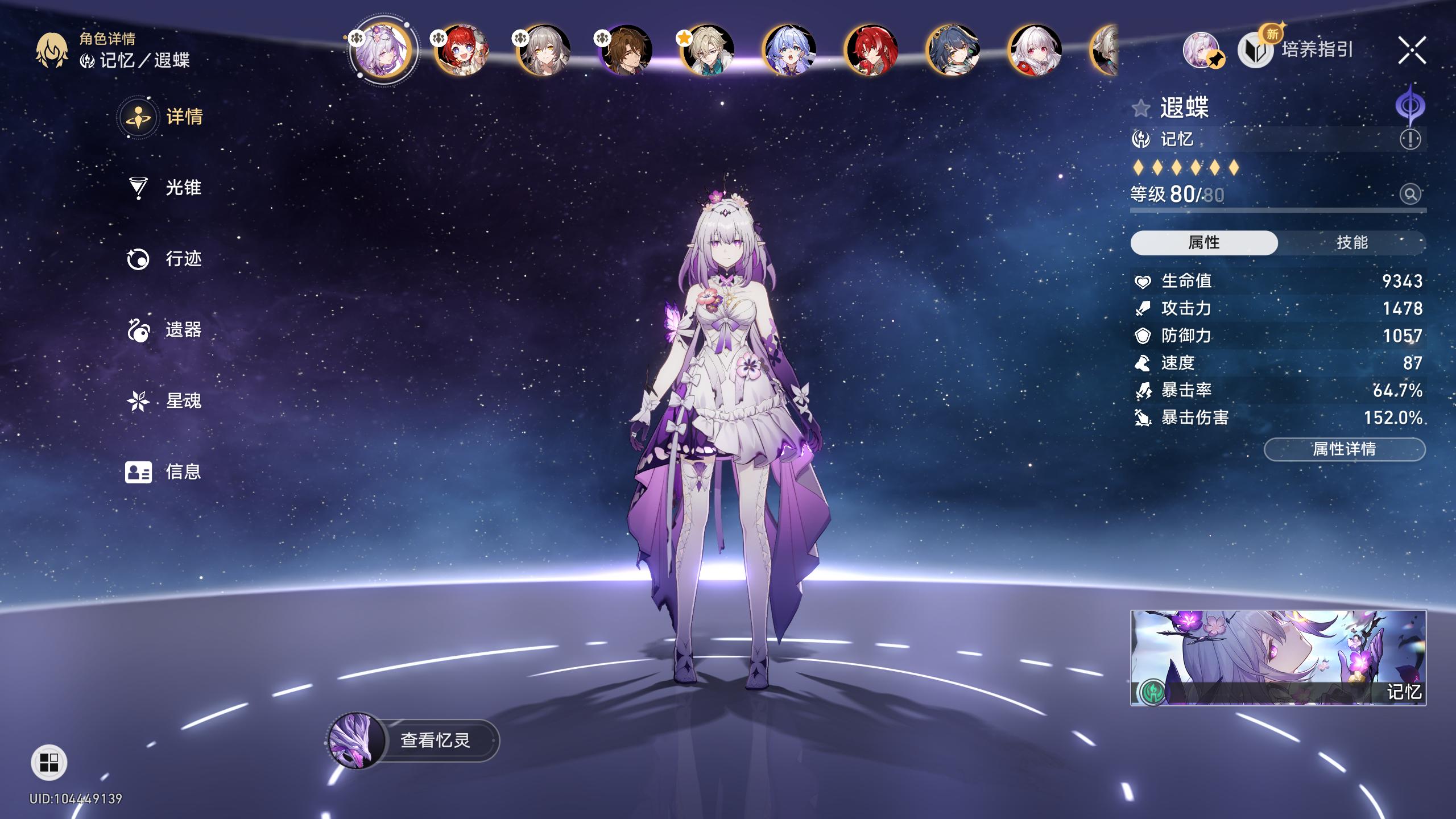Select the 行迹 traces menu entry

[165, 259]
